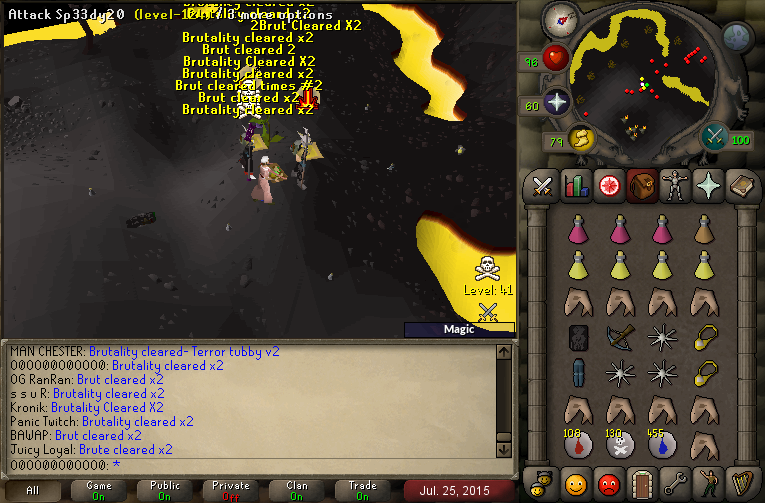Switch to the Stats tab
The width and height of the screenshot is (765, 503).
[575, 185]
